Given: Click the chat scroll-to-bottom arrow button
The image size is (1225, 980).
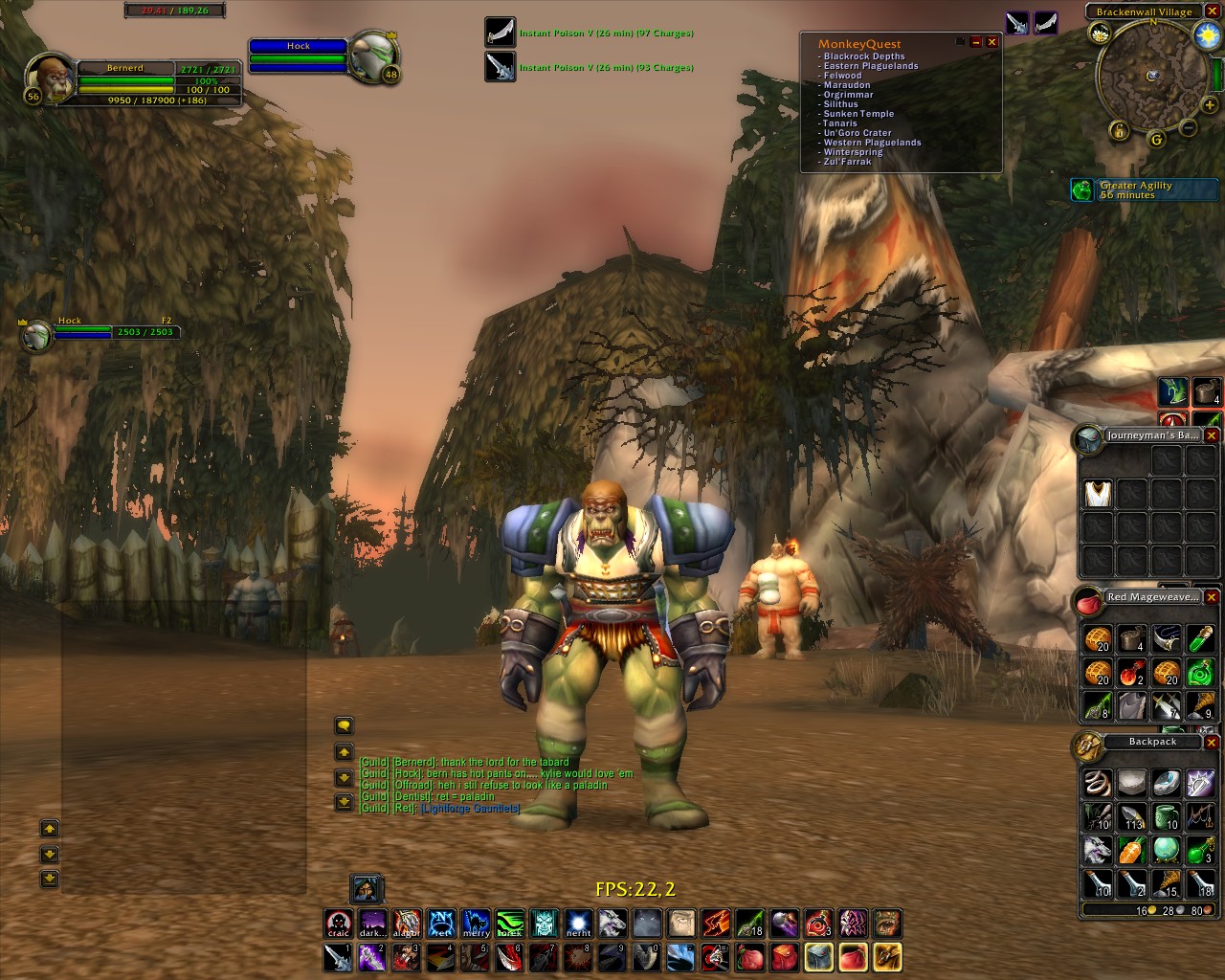Looking at the screenshot, I should (344, 802).
